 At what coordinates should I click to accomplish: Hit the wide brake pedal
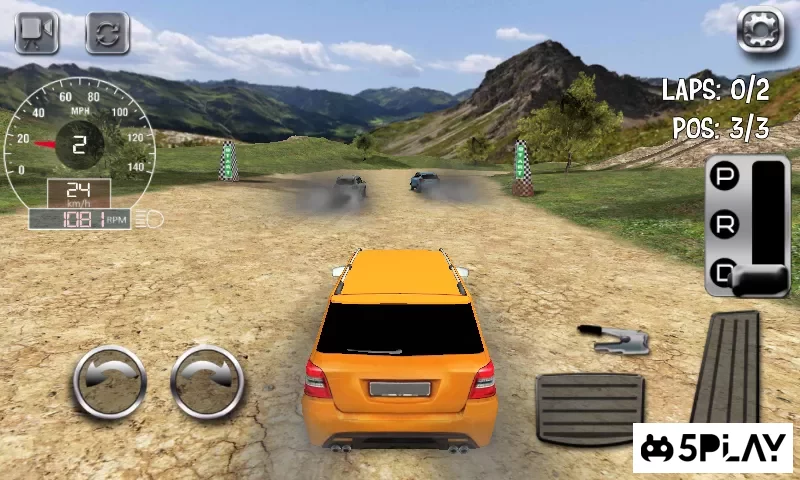coord(589,407)
